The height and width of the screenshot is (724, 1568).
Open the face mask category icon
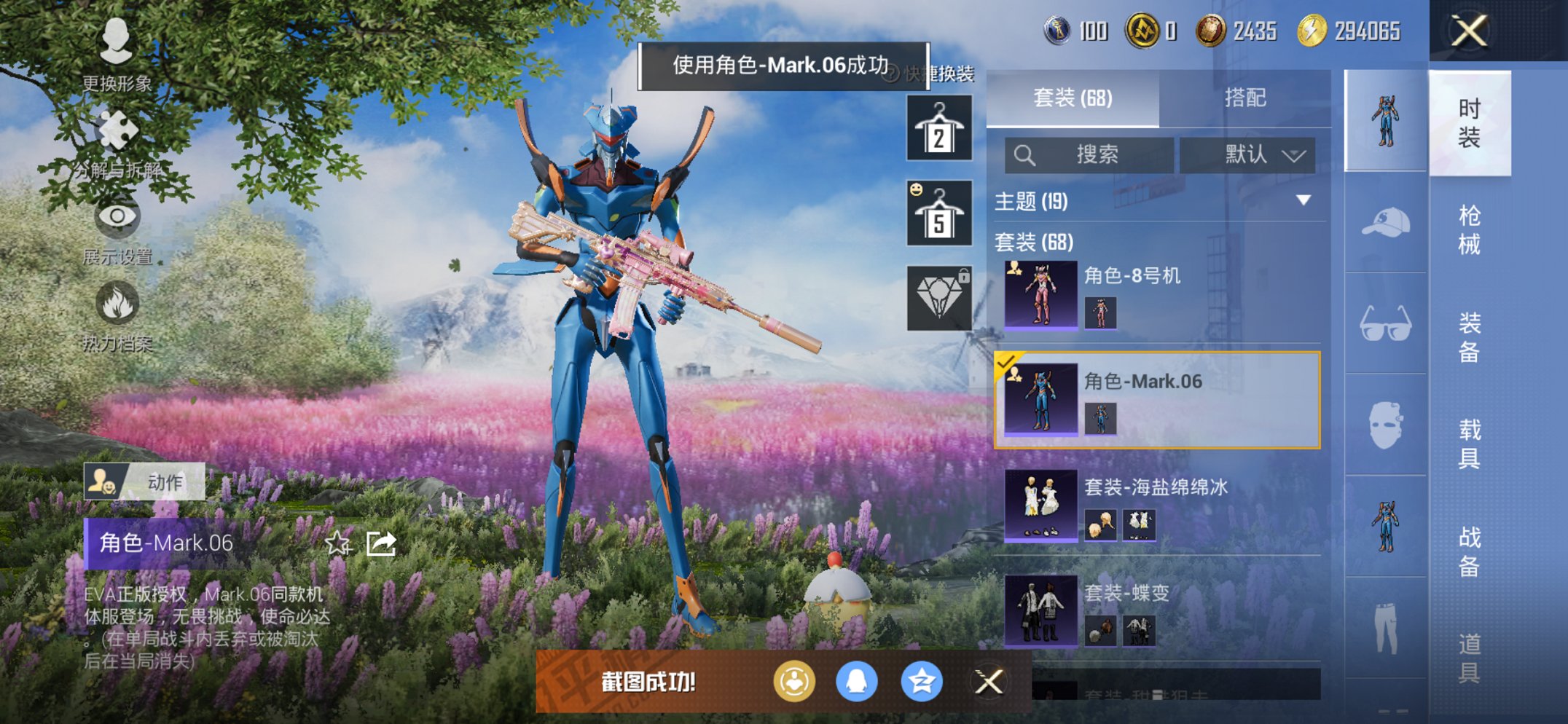click(1385, 422)
